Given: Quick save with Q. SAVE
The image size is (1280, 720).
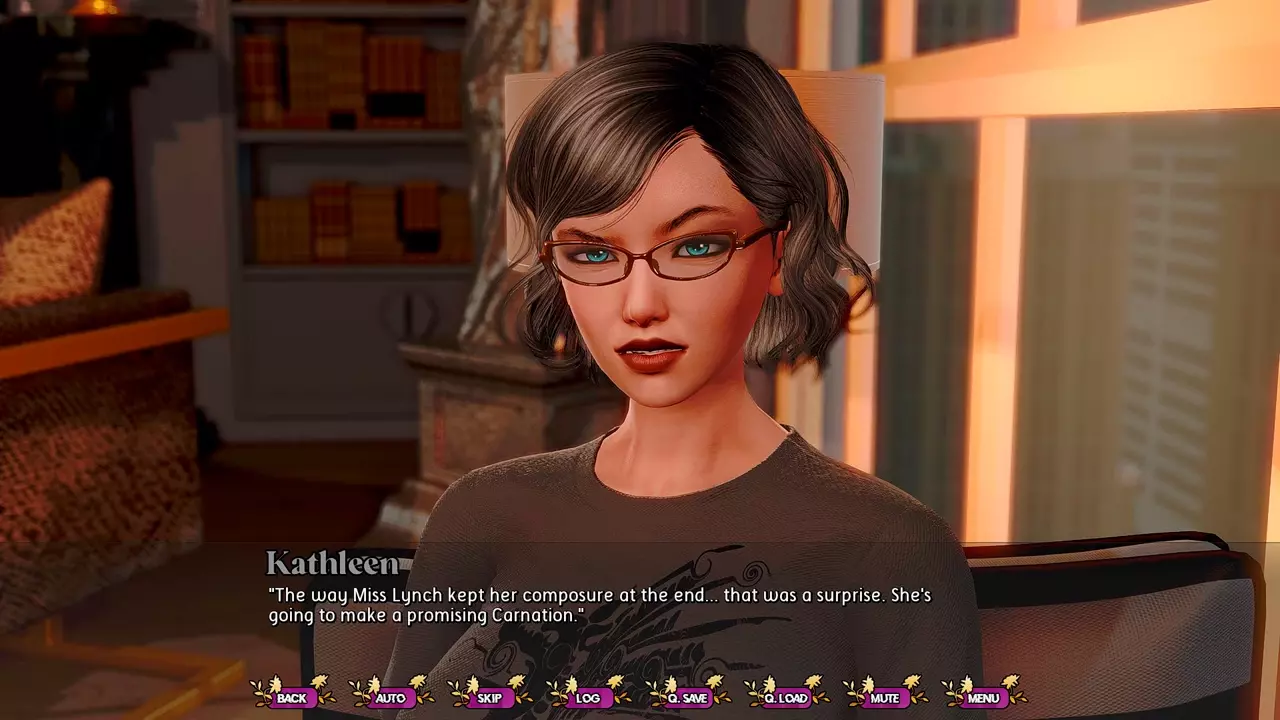Looking at the screenshot, I should coord(687,697).
